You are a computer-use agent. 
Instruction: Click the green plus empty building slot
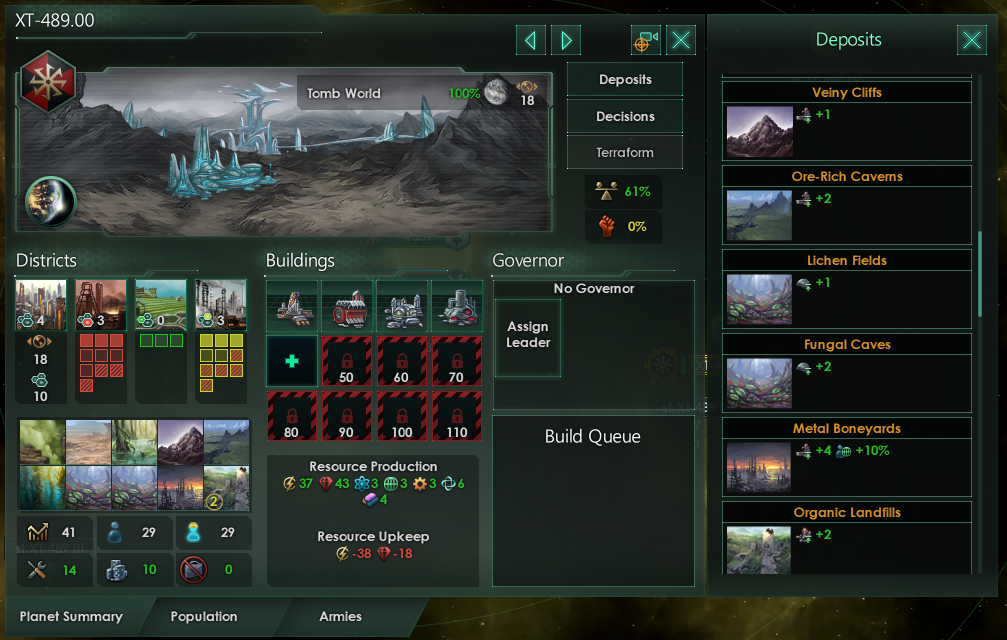tap(292, 361)
